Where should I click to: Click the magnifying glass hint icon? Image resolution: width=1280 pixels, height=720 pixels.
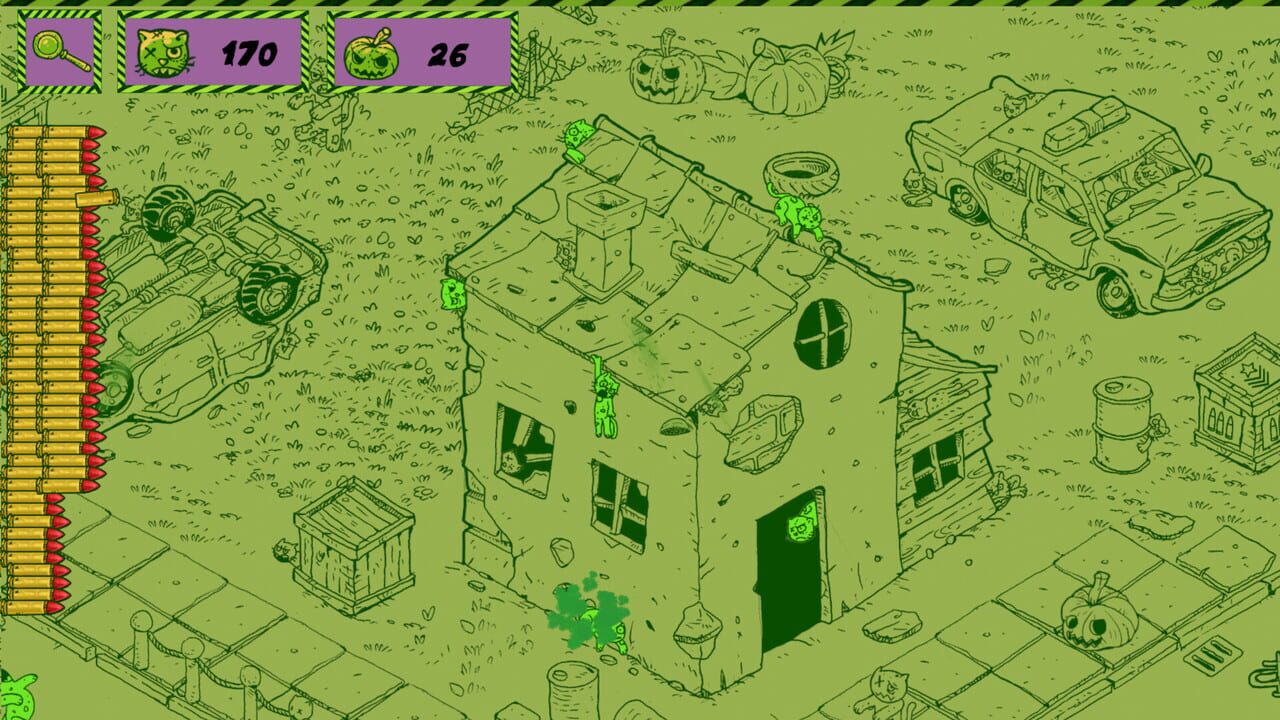57,48
